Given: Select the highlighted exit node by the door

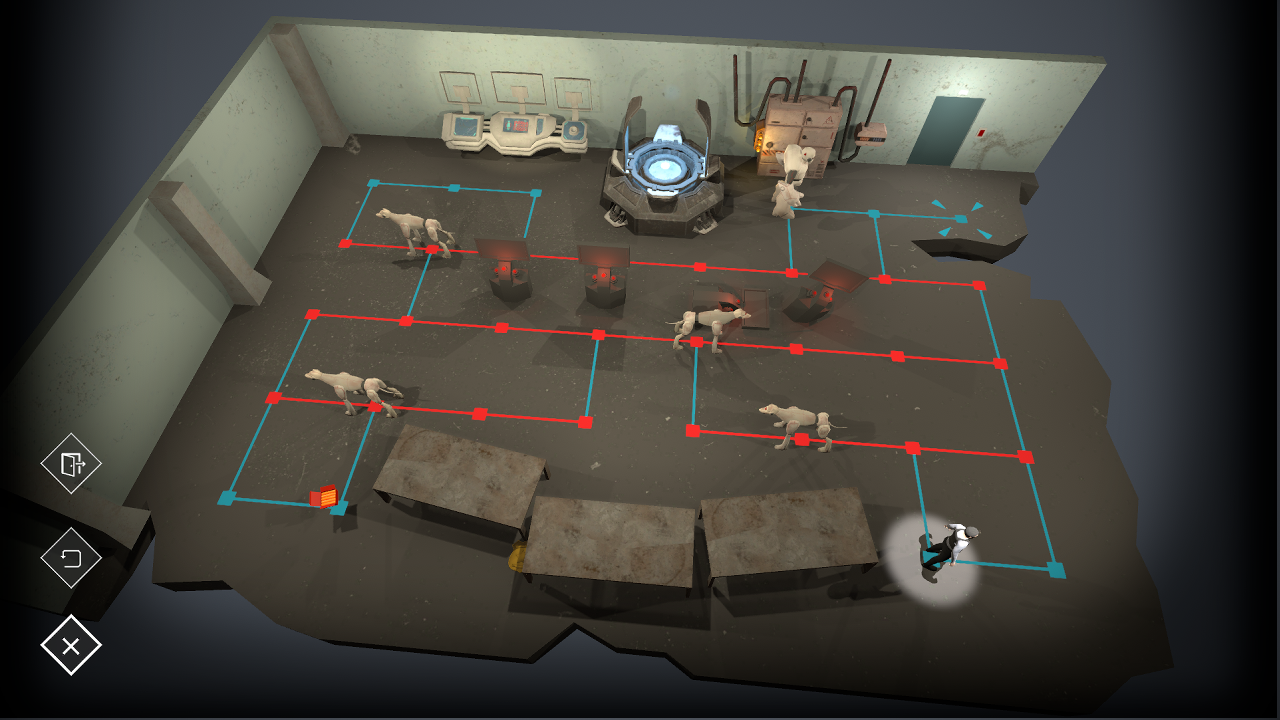Looking at the screenshot, I should [x=961, y=219].
